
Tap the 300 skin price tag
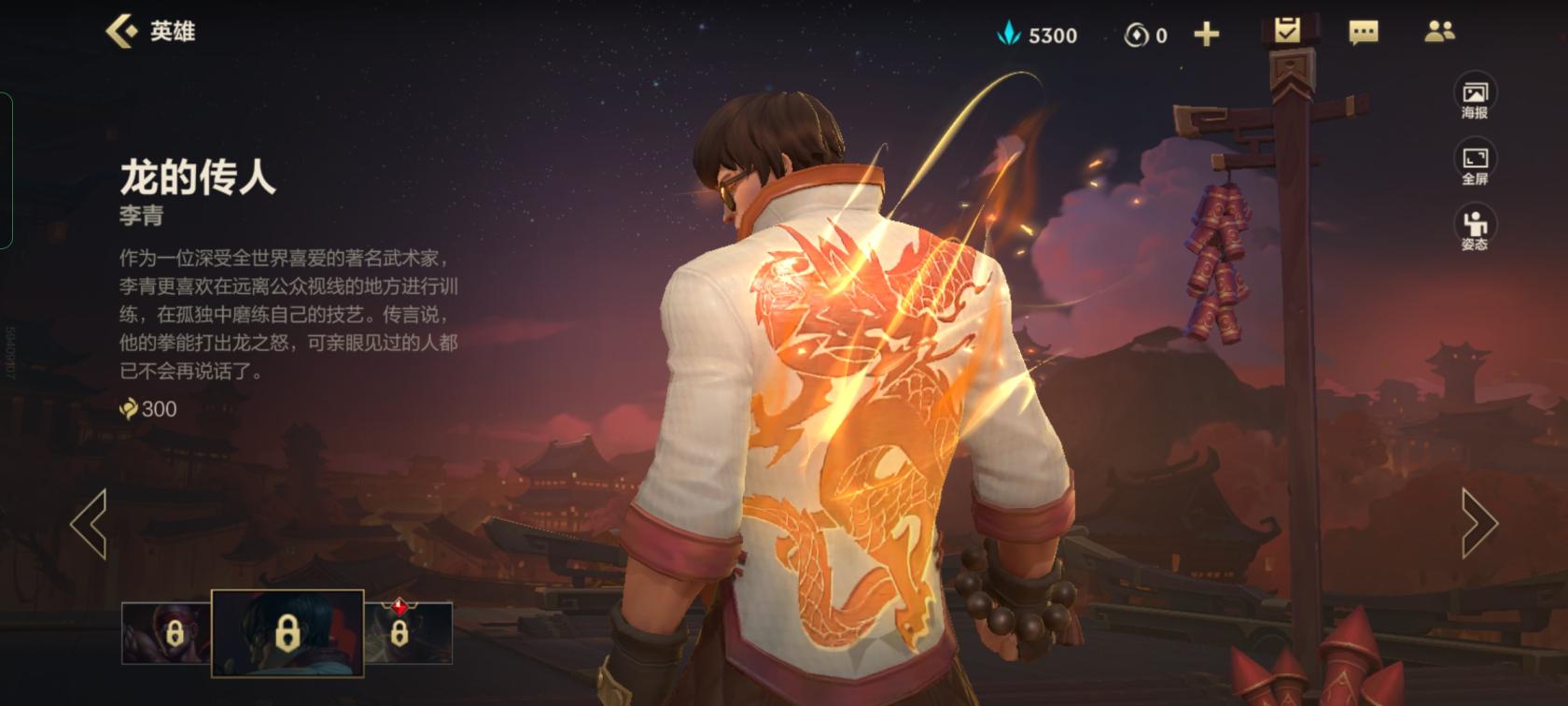149,409
